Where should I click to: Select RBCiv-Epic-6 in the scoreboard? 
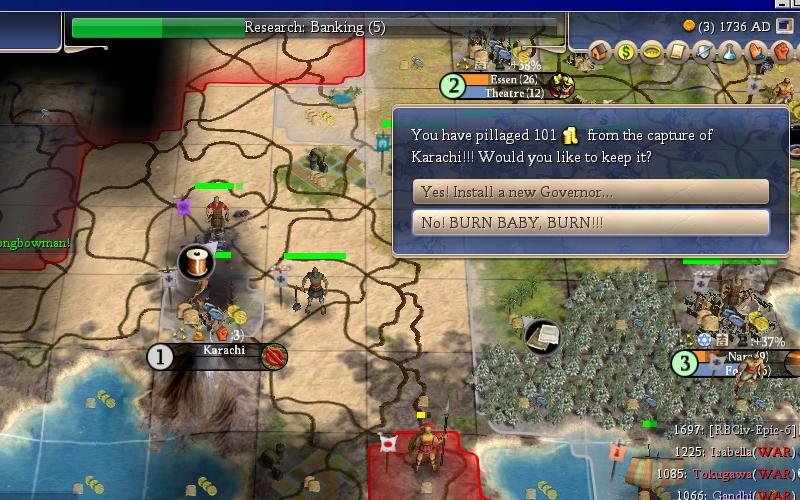pyautogui.click(x=750, y=430)
